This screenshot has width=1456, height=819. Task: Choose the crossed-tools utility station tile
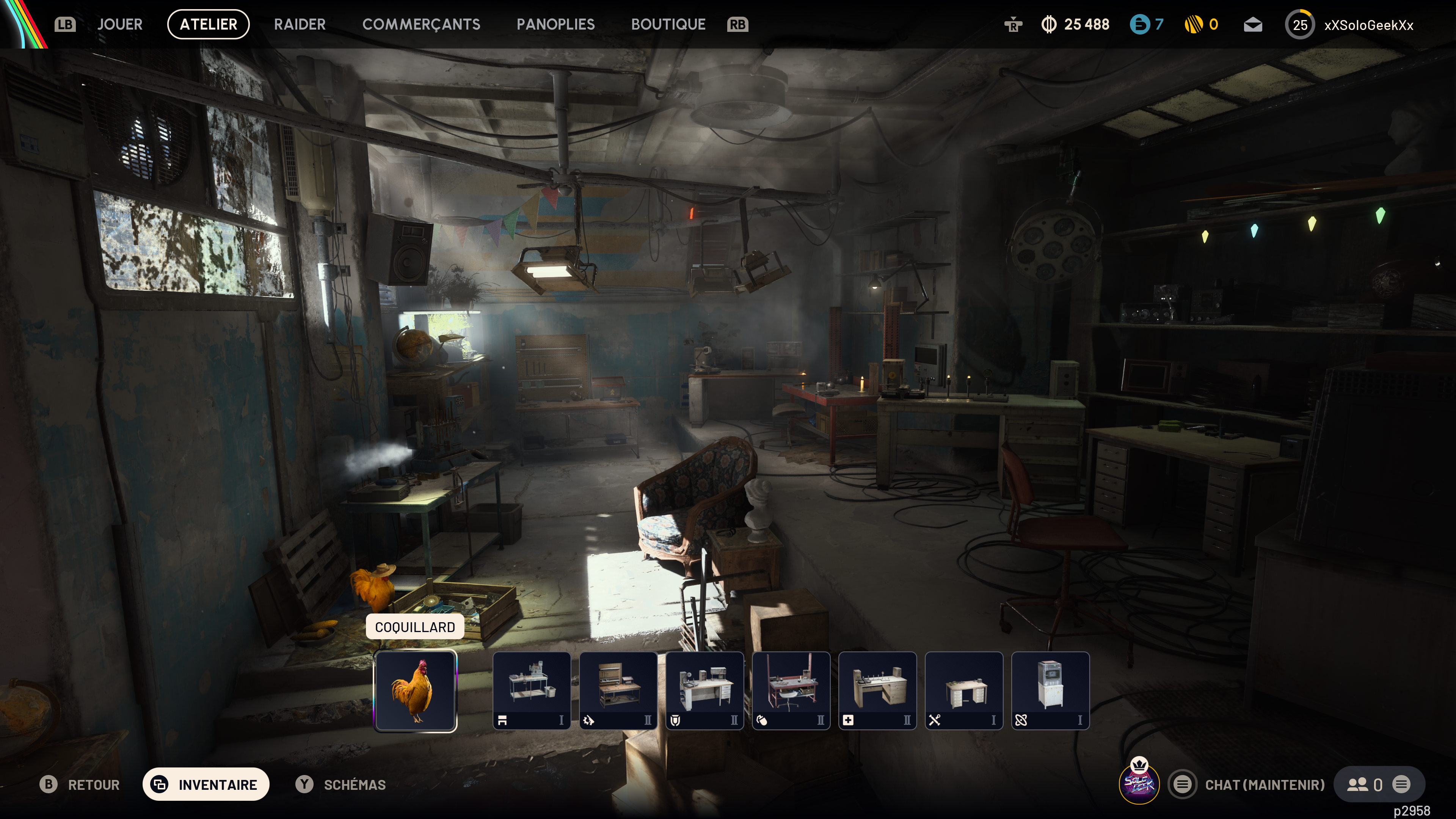click(x=964, y=691)
